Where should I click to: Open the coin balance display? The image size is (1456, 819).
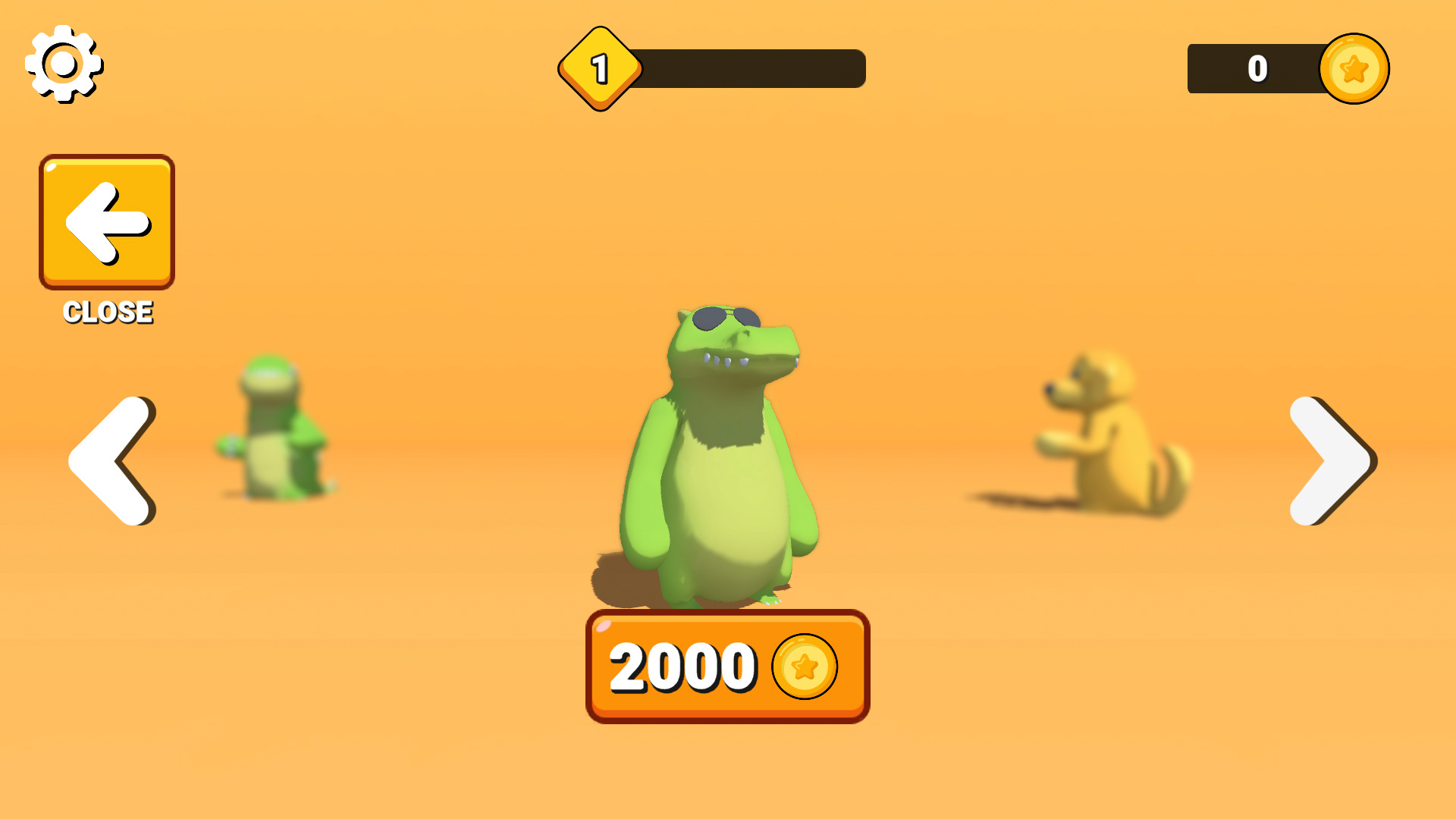1289,67
